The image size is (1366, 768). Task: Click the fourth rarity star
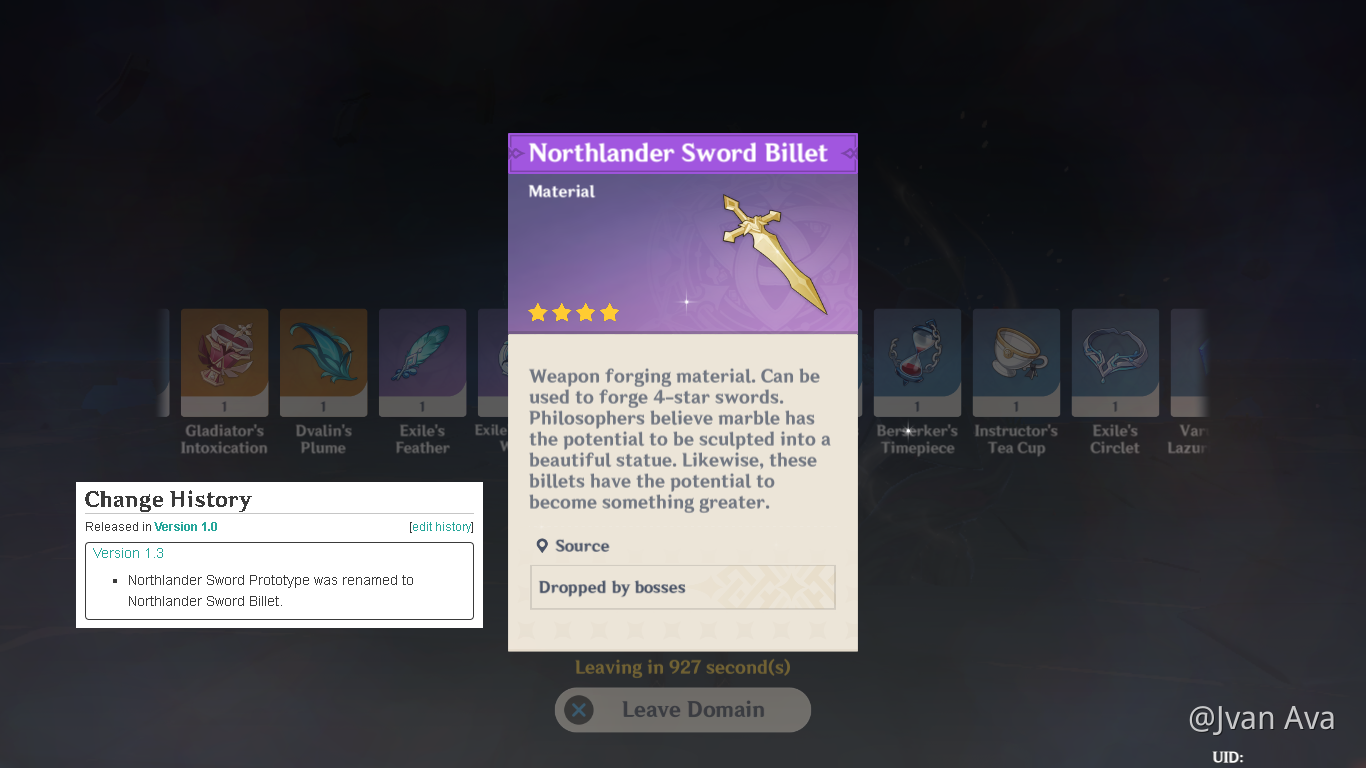point(609,312)
